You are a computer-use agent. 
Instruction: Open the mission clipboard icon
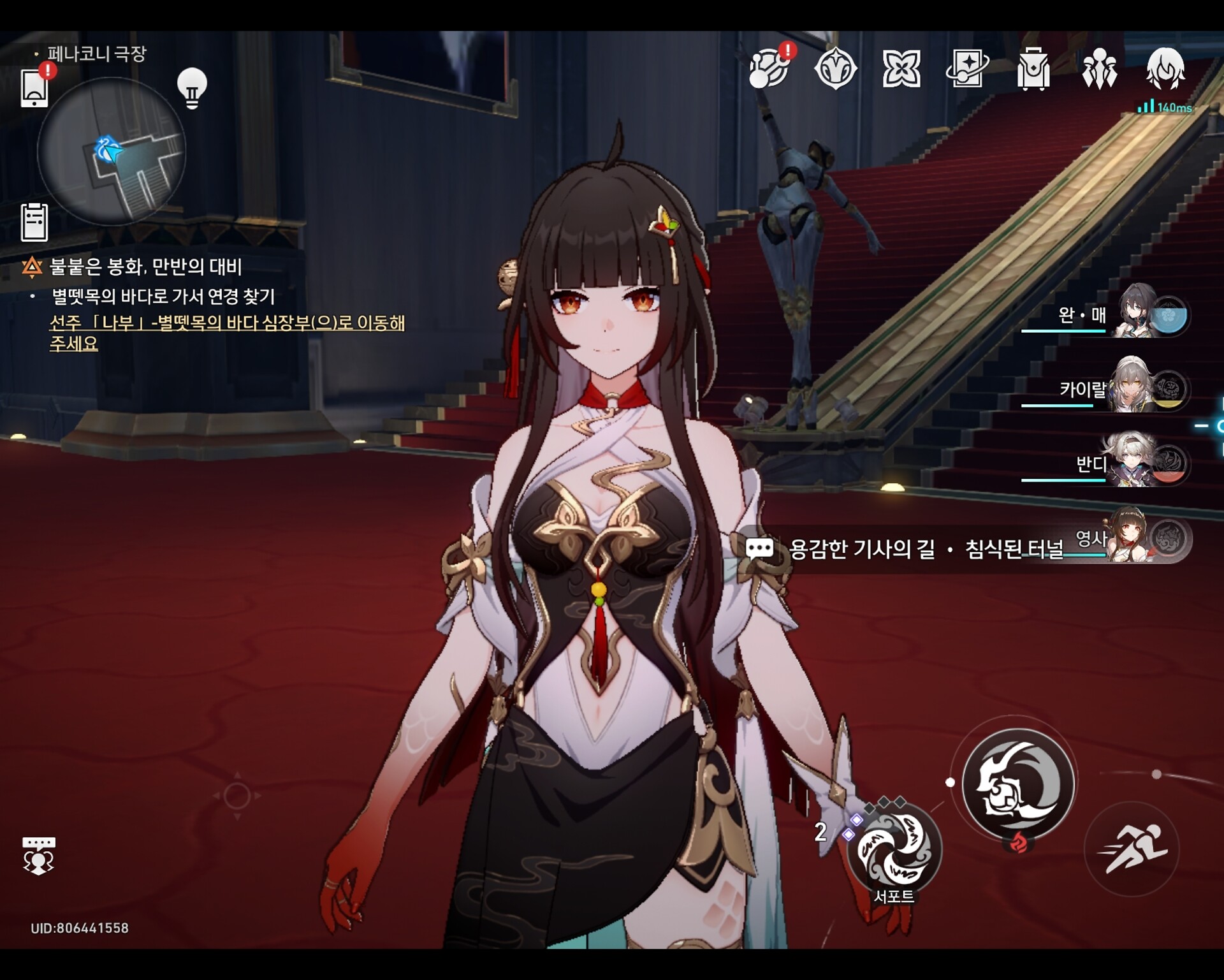[34, 223]
